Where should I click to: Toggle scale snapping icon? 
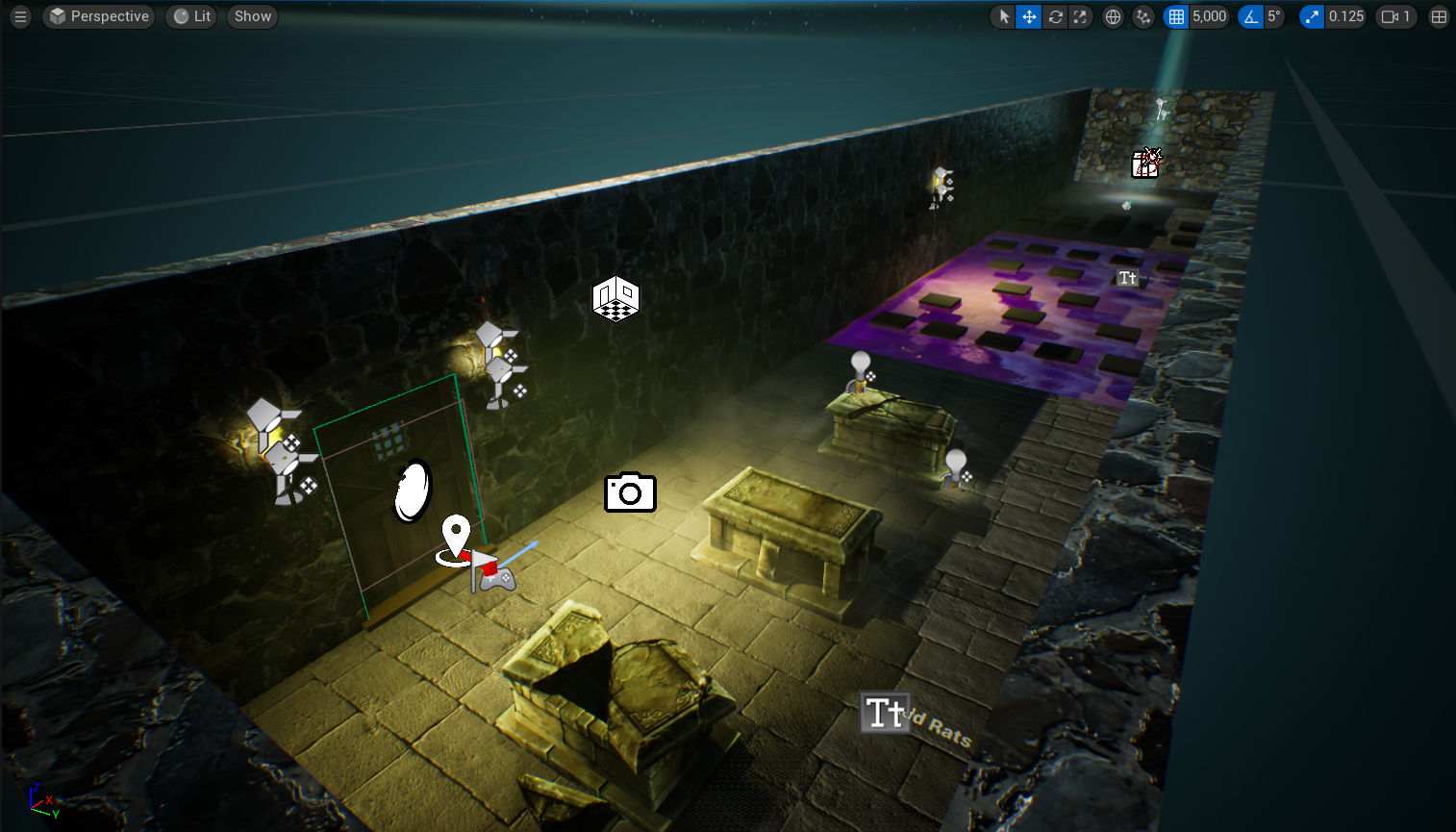pyautogui.click(x=1312, y=16)
